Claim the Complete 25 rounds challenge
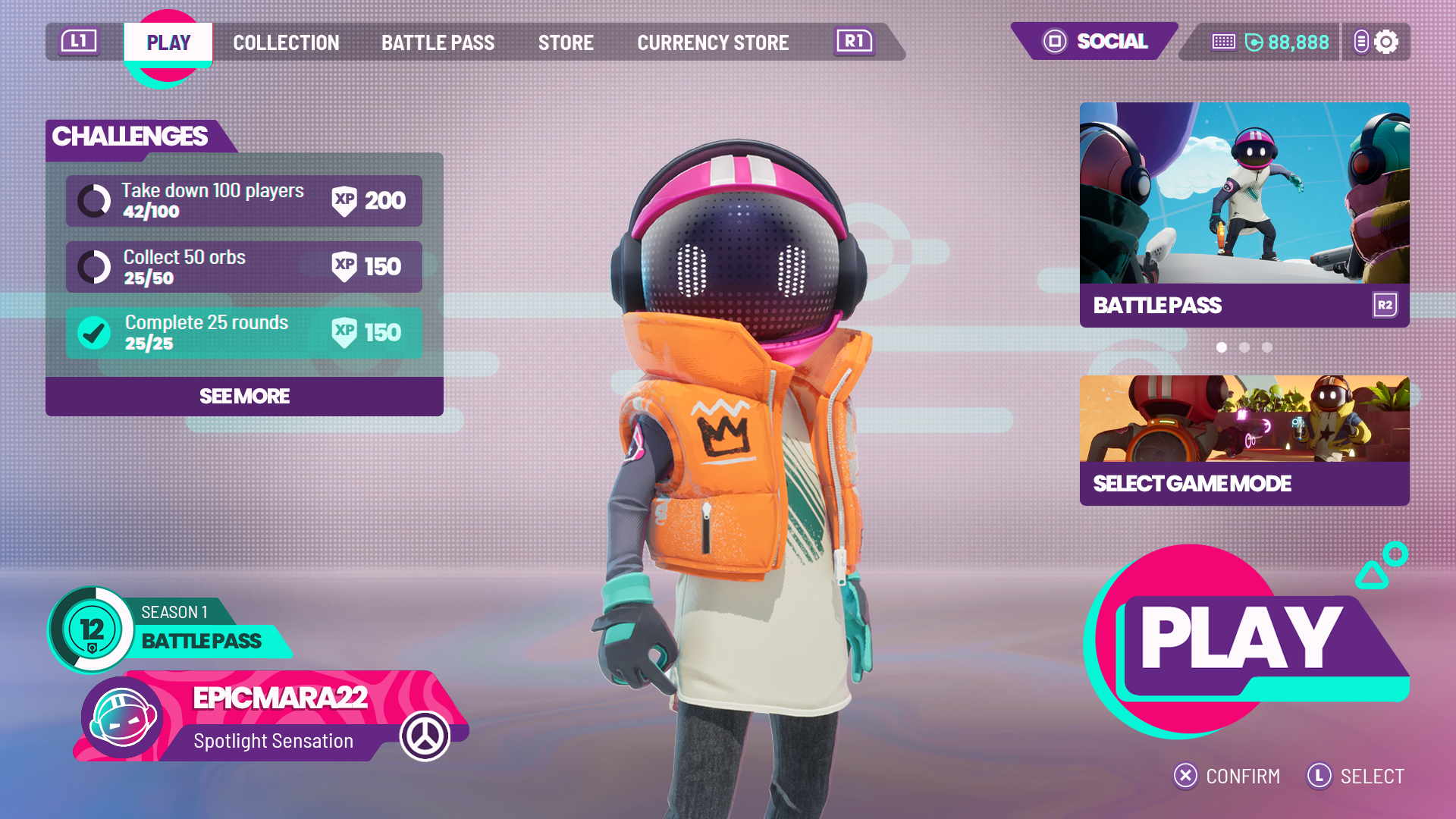The height and width of the screenshot is (819, 1456). point(243,333)
